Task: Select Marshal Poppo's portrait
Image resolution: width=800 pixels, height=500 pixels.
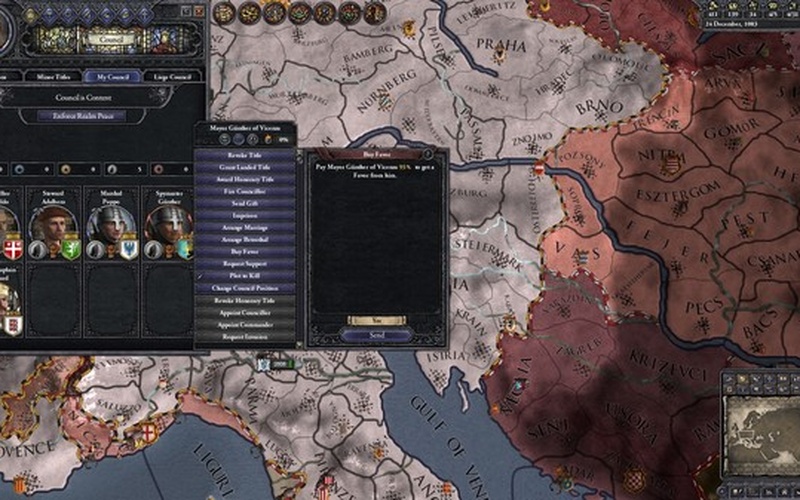Action: coord(107,224)
